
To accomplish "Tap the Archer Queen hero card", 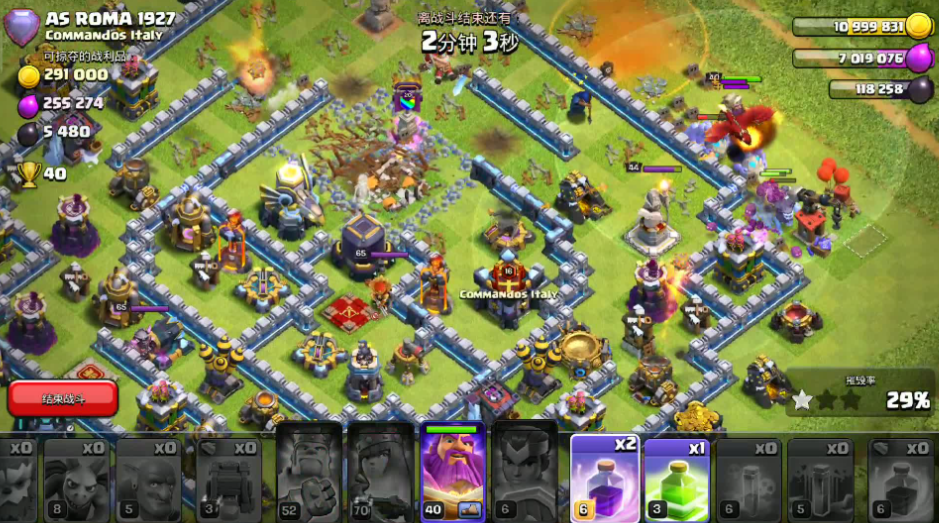I will 381,472.
